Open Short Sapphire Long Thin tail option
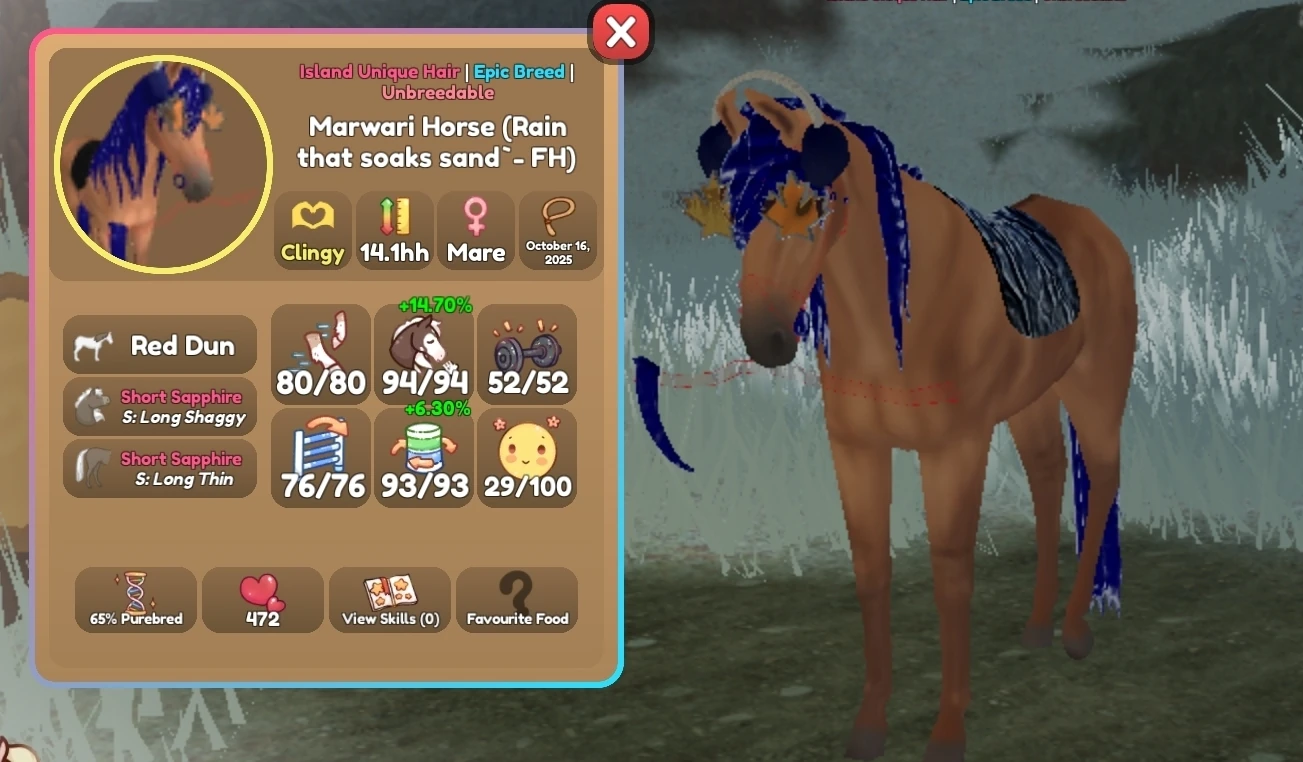The image size is (1303, 762). pos(159,468)
